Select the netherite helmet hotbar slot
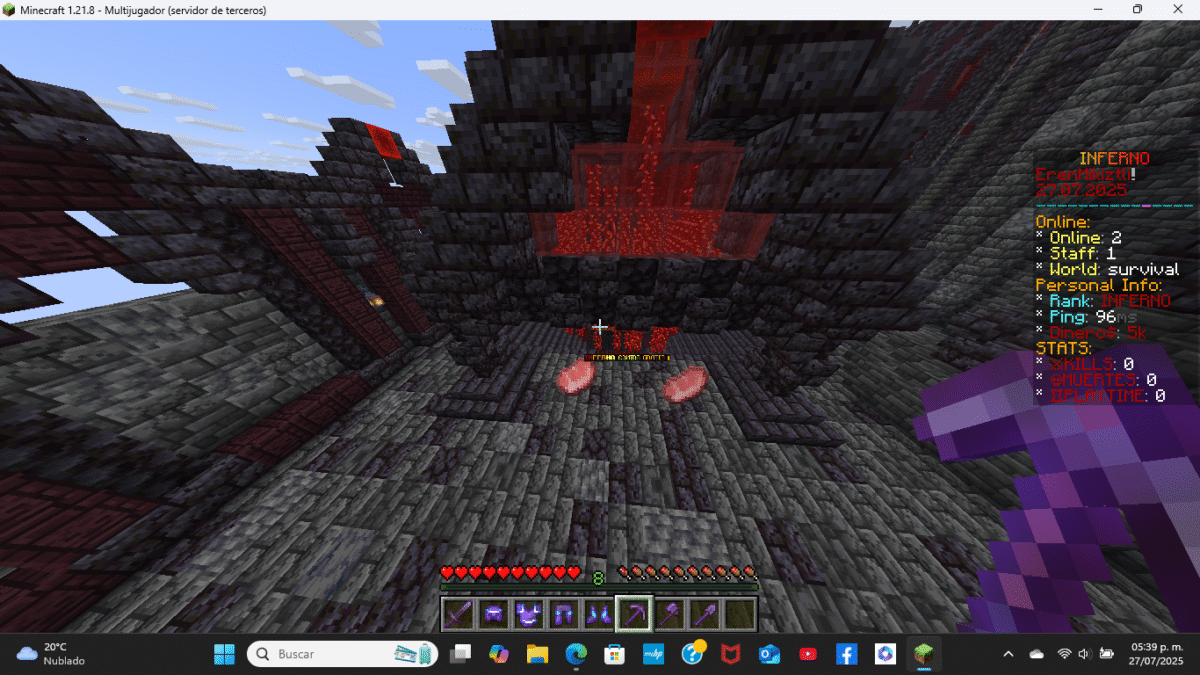Viewport: 1200px width, 675px height. [x=493, y=614]
